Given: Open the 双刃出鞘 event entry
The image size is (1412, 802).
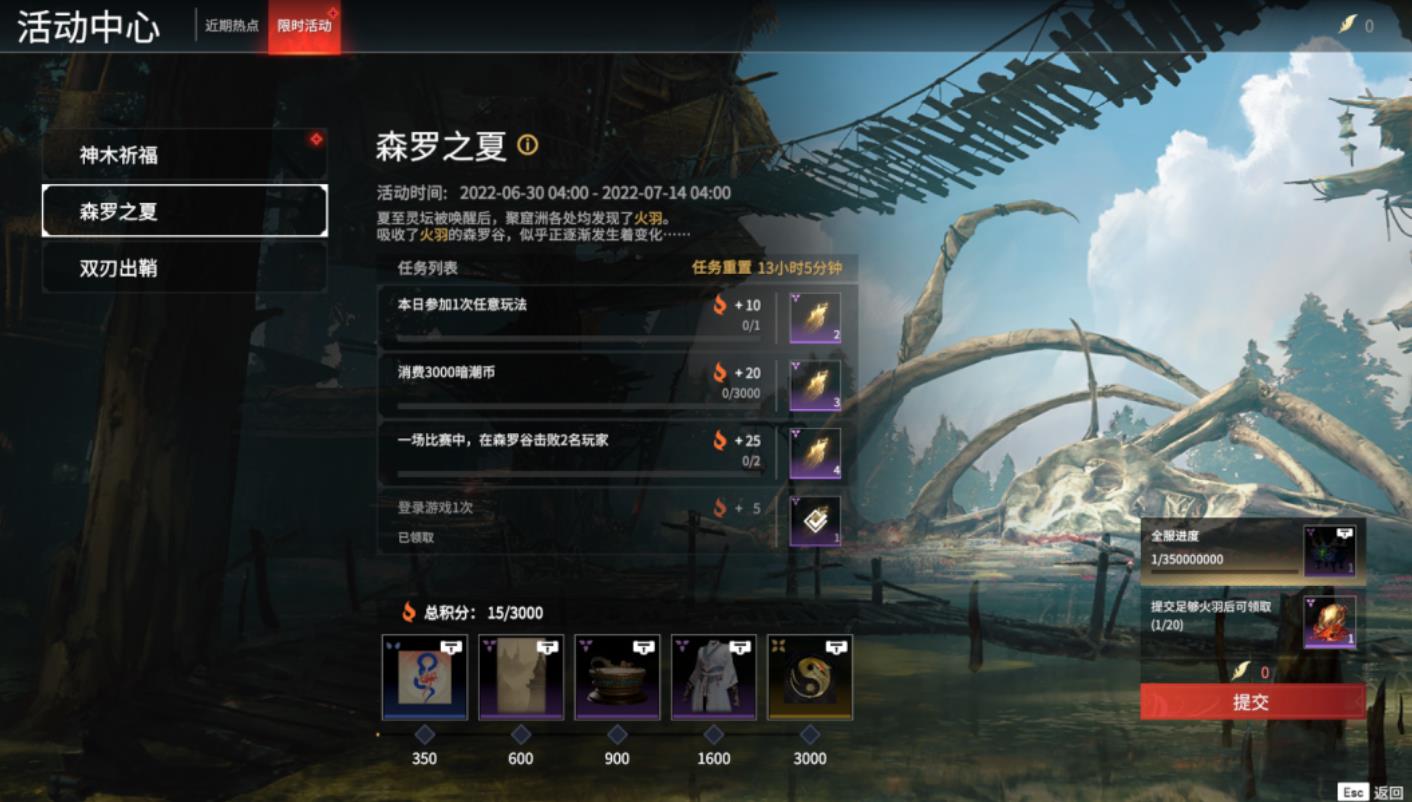Looking at the screenshot, I should point(184,268).
